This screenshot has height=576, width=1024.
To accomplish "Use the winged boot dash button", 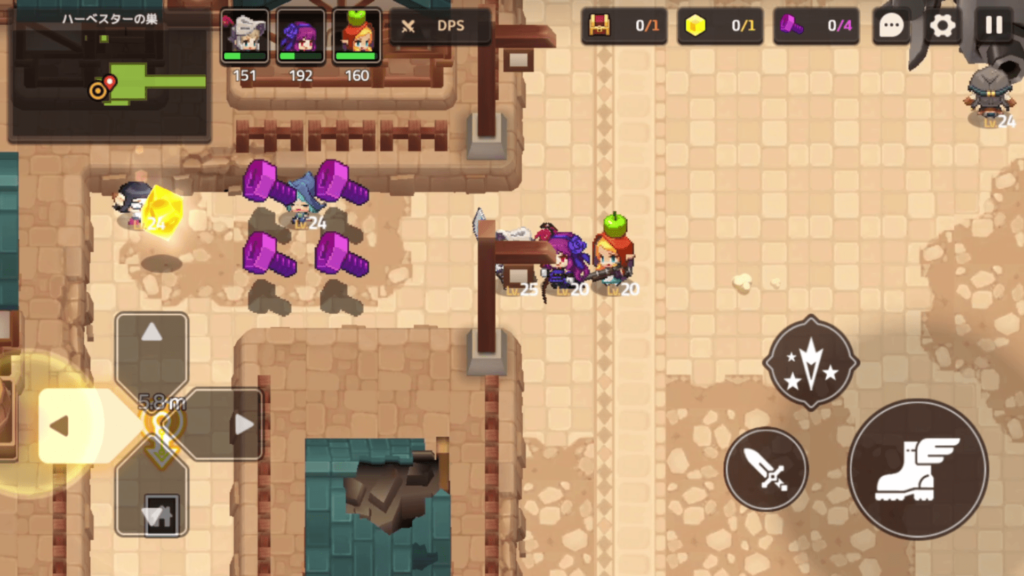I will tap(917, 469).
